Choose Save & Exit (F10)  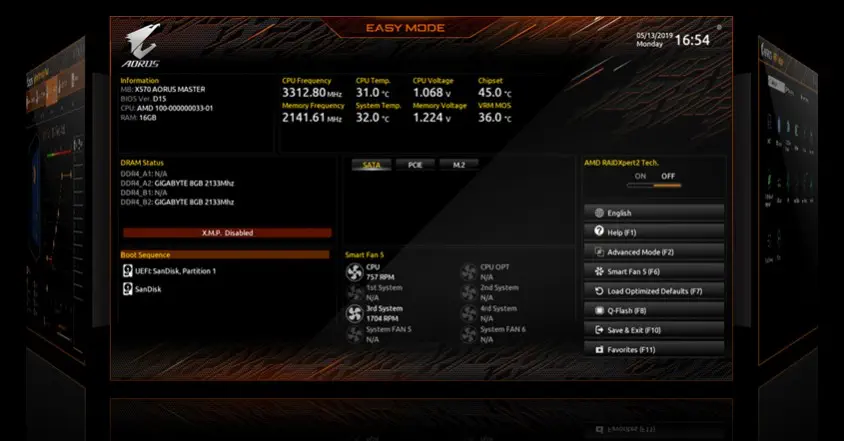(653, 330)
